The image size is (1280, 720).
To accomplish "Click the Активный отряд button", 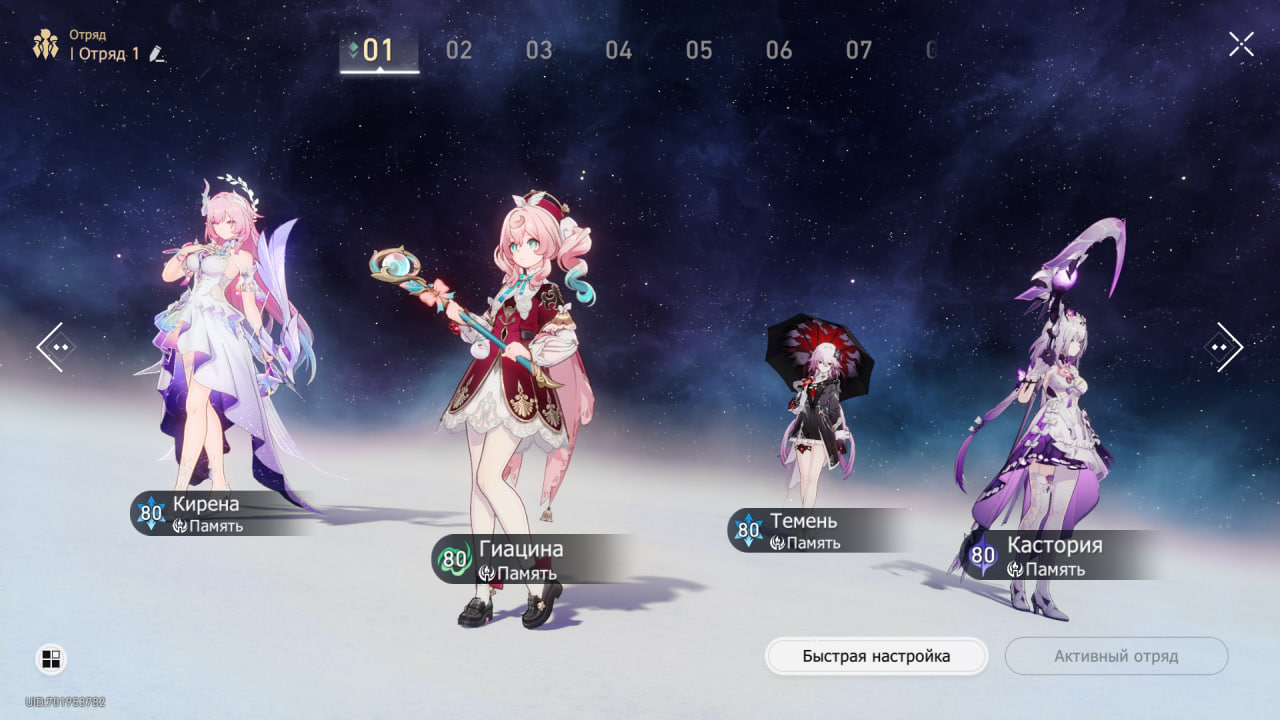I will tap(1116, 656).
